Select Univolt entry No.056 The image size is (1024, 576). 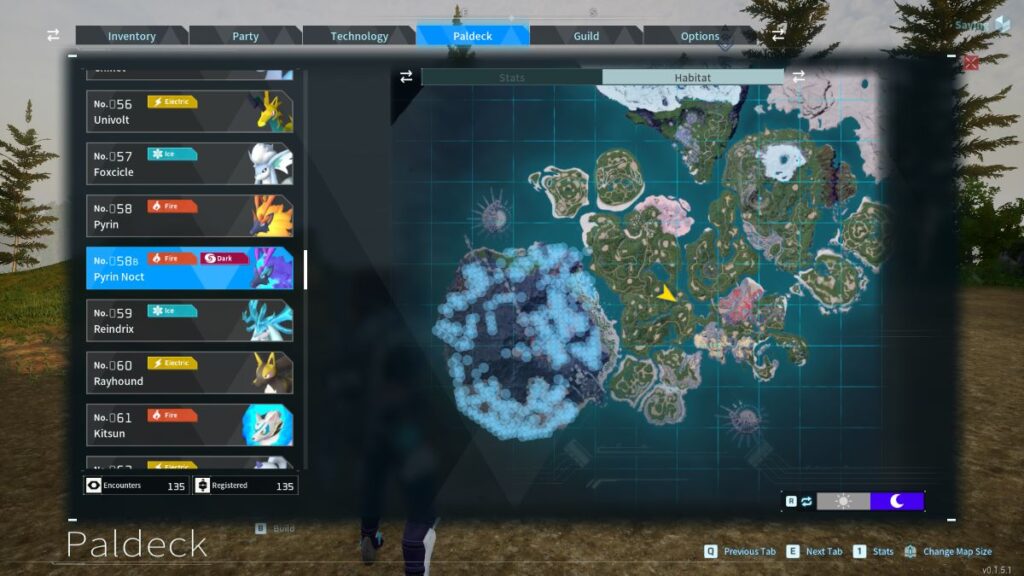[189, 111]
